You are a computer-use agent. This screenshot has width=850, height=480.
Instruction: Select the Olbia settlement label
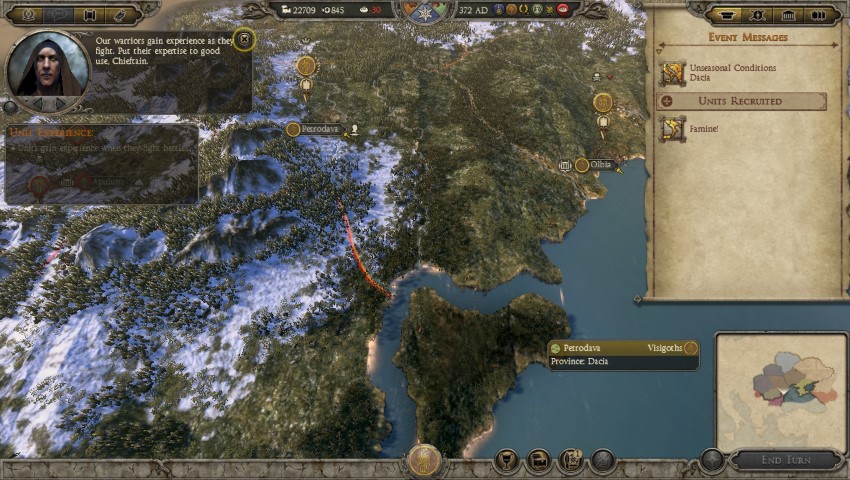[600, 165]
